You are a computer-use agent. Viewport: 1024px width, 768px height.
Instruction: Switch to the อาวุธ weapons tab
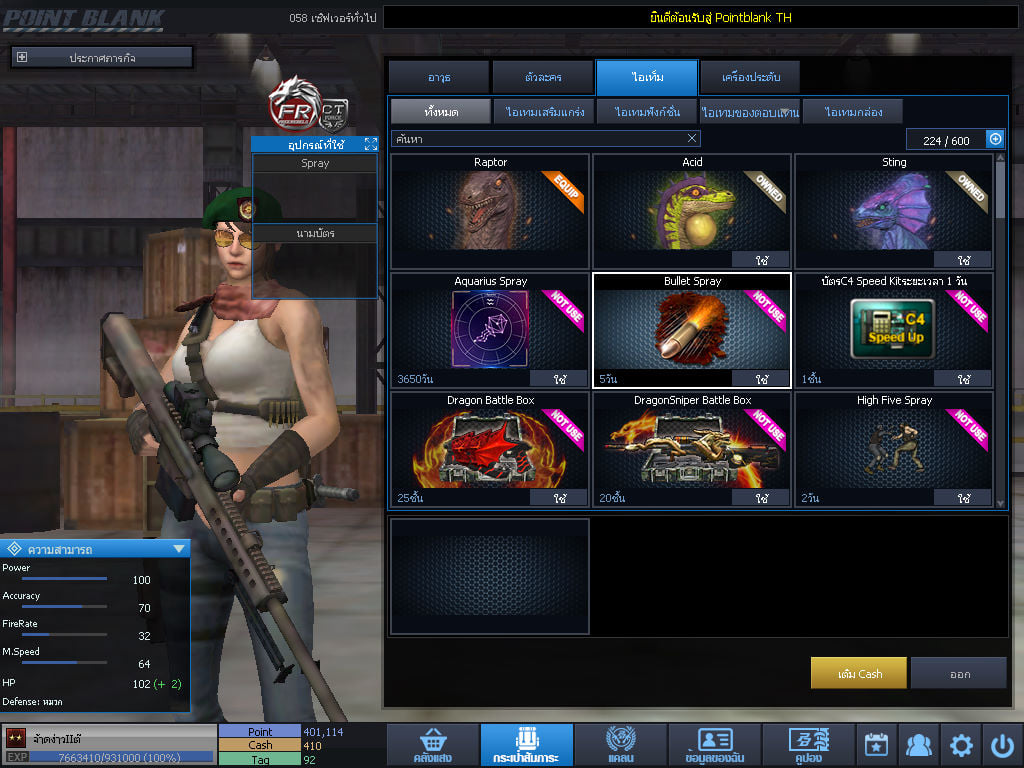[x=439, y=77]
